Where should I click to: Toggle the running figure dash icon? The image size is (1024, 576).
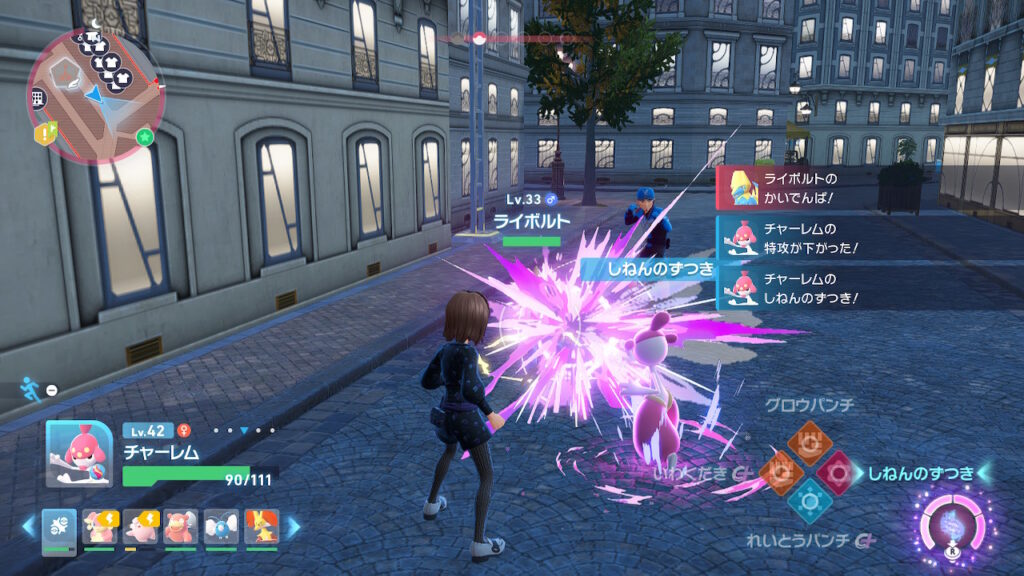pyautogui.click(x=31, y=389)
